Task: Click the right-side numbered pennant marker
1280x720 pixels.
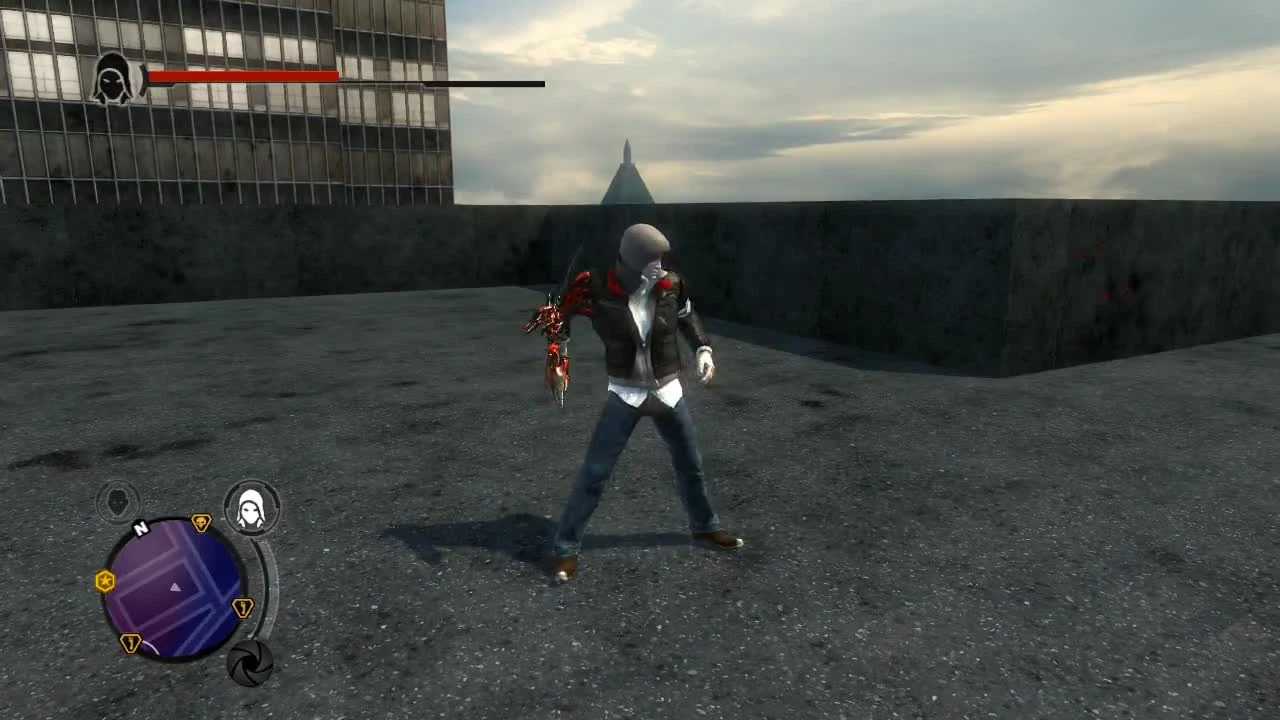Action: 241,608
